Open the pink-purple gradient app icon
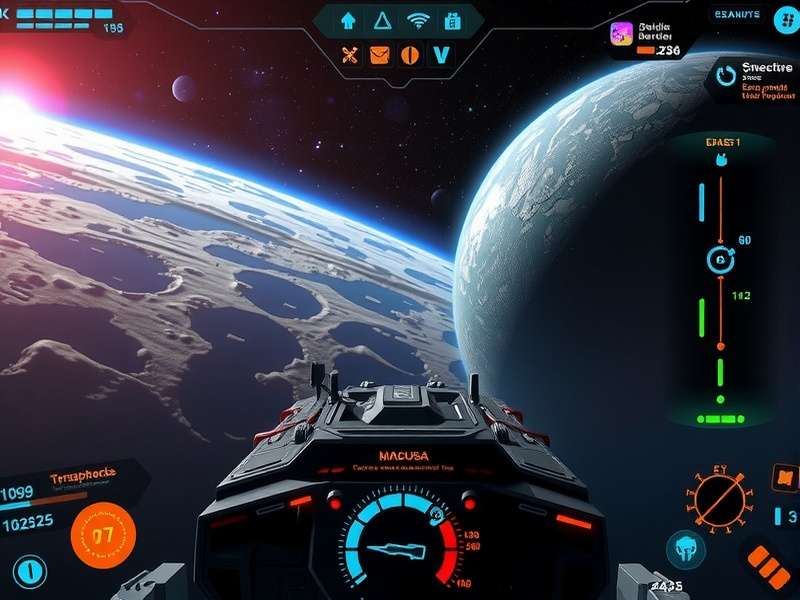 click(x=621, y=34)
